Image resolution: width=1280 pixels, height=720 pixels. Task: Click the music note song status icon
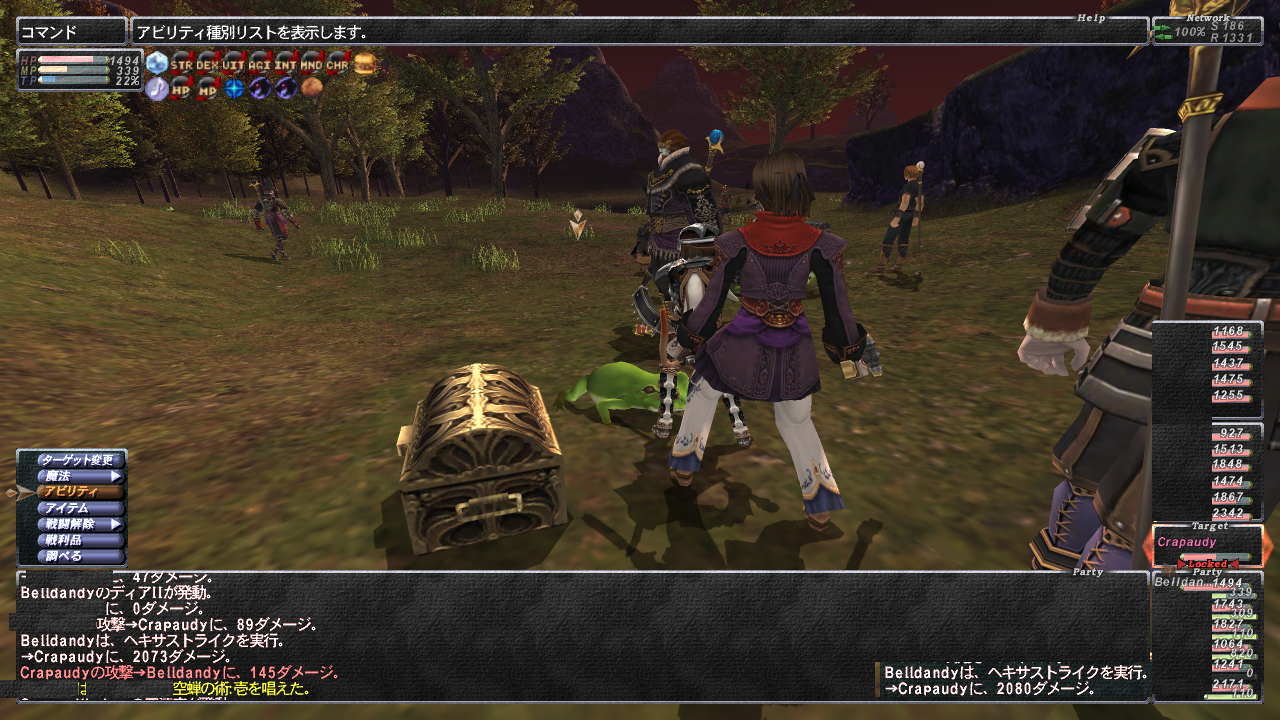click(x=157, y=89)
